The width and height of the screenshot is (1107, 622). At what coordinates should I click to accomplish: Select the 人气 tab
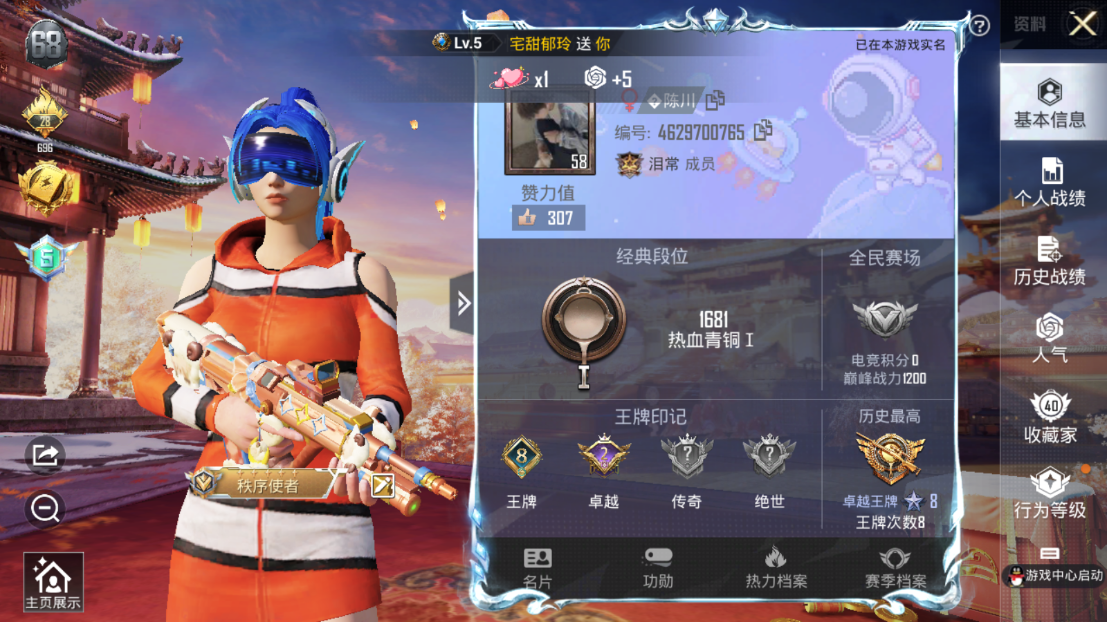coord(1050,338)
